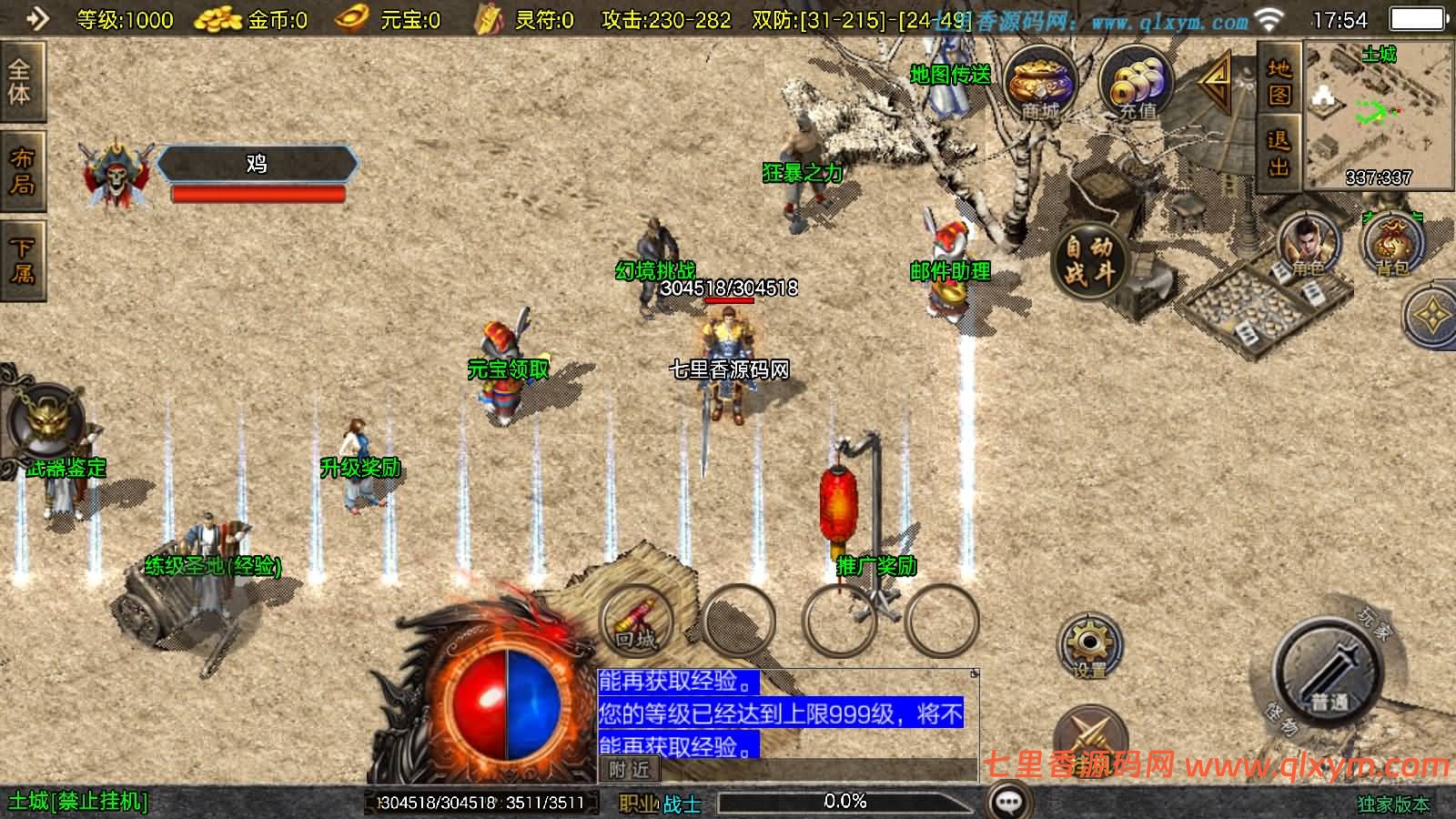Choose the 下属 tab
Viewport: 1456px width, 819px height.
[20, 259]
